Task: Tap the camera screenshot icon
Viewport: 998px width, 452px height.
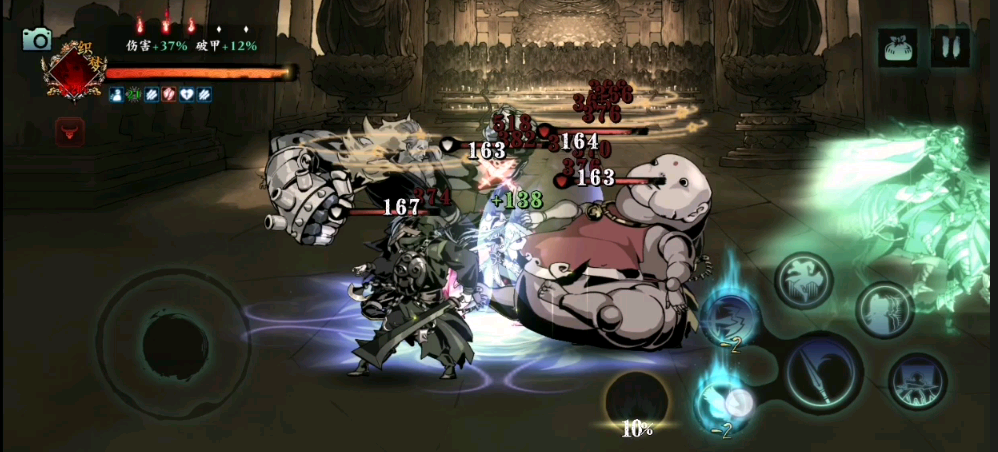Action: [37, 39]
